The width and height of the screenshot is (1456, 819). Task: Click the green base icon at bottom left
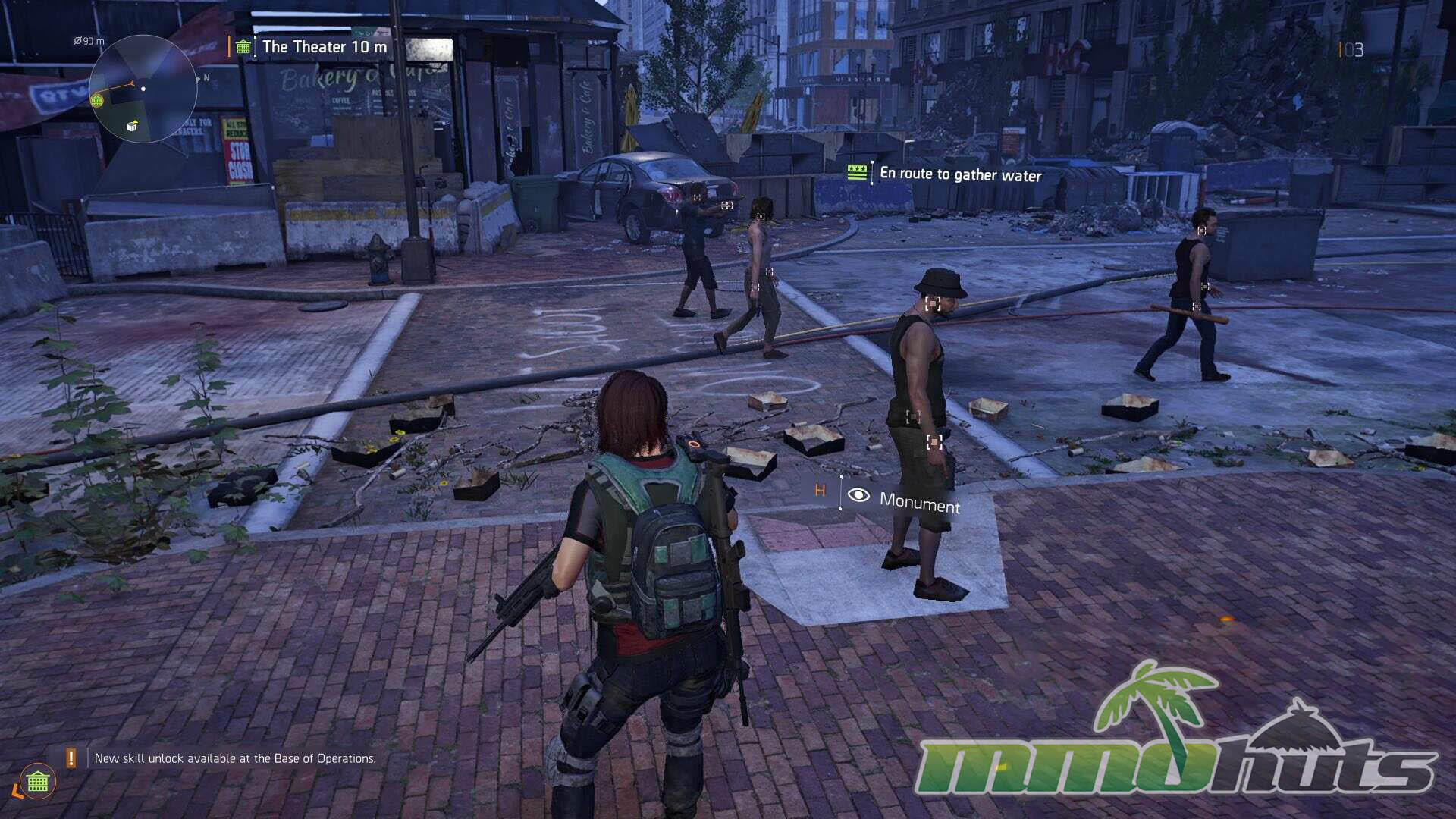tap(38, 781)
